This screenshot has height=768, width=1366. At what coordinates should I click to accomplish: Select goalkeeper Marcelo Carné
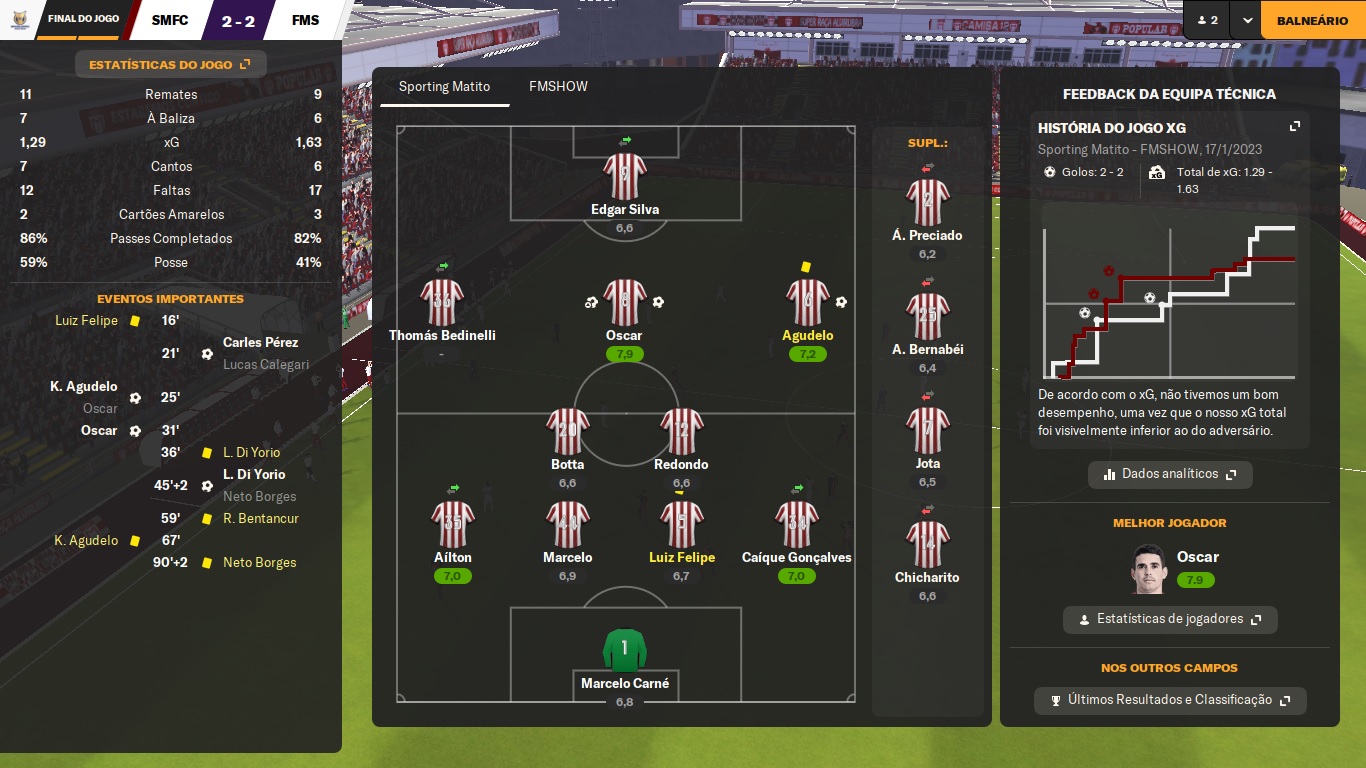625,653
